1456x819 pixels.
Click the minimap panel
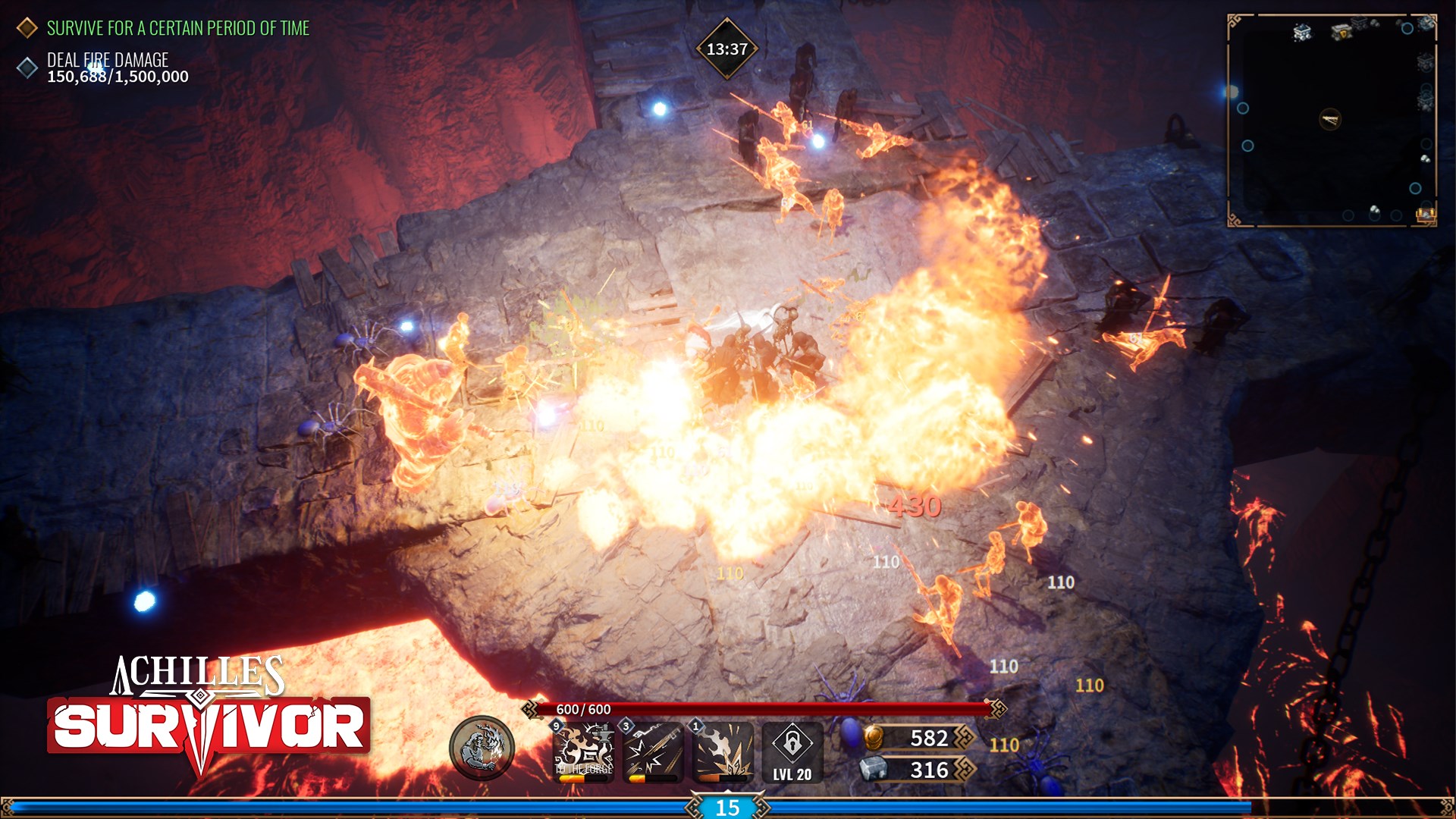[1332, 121]
